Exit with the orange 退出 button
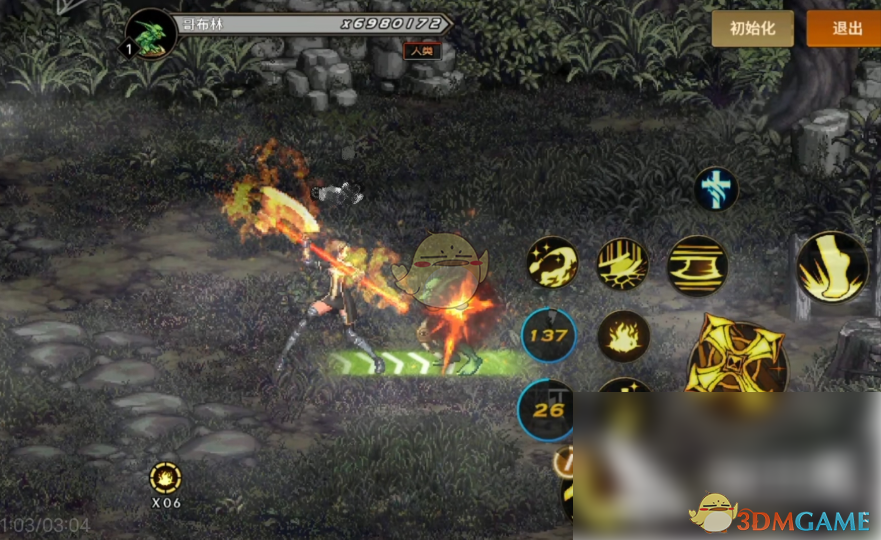Screen dimensions: 881x540 pyautogui.click(x=845, y=29)
